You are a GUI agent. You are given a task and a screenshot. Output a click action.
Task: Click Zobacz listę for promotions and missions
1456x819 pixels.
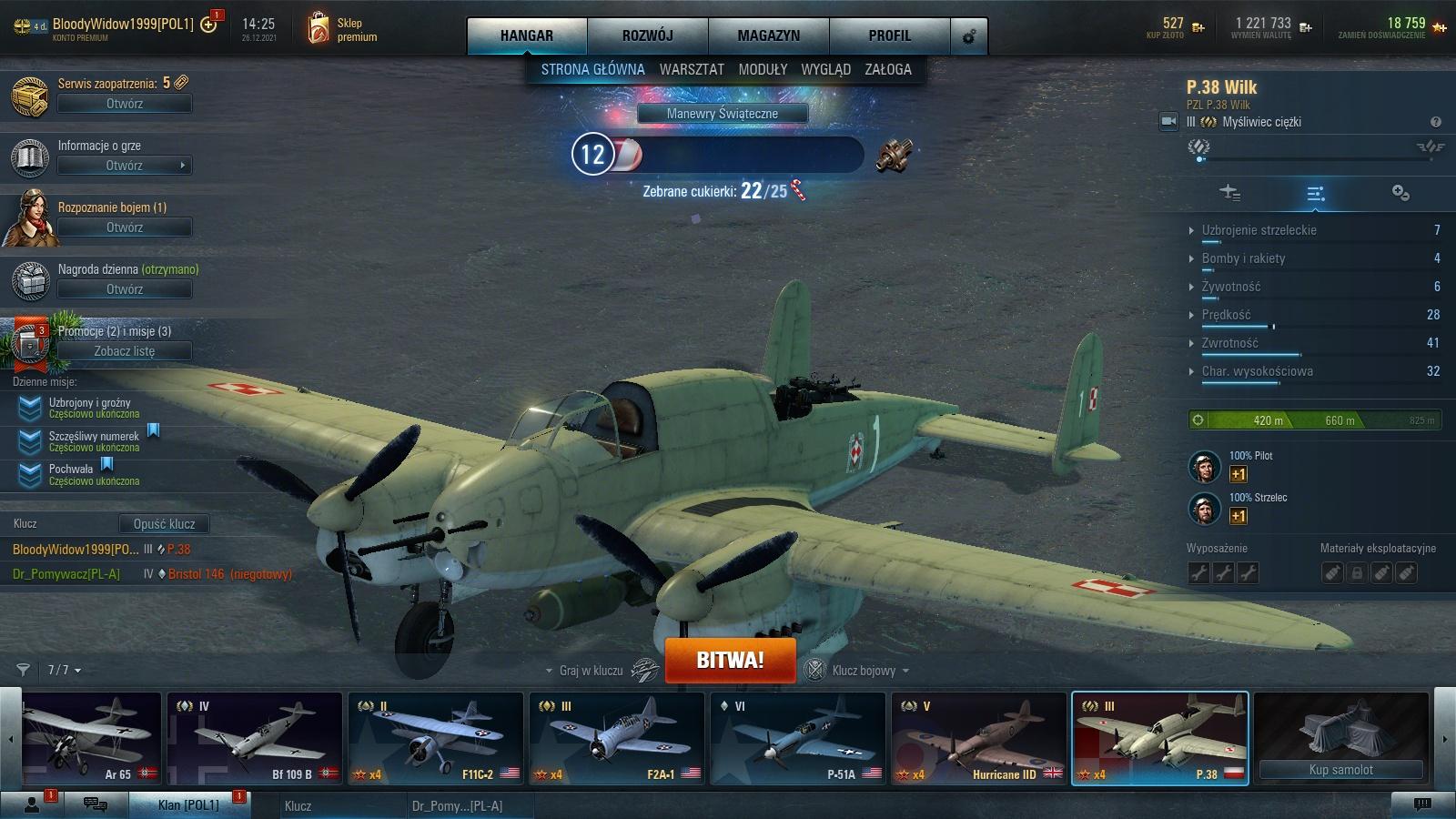(x=125, y=351)
